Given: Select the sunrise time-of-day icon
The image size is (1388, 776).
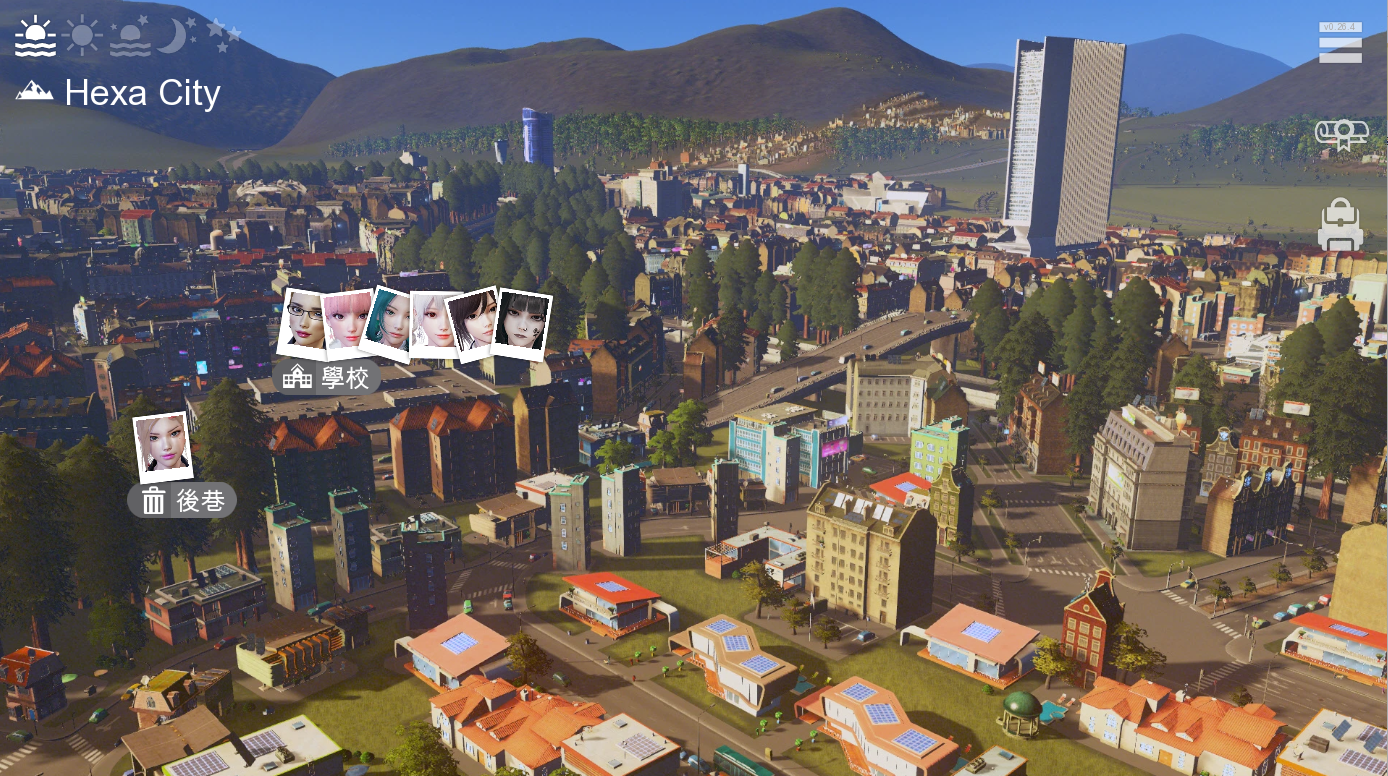Looking at the screenshot, I should click(36, 37).
